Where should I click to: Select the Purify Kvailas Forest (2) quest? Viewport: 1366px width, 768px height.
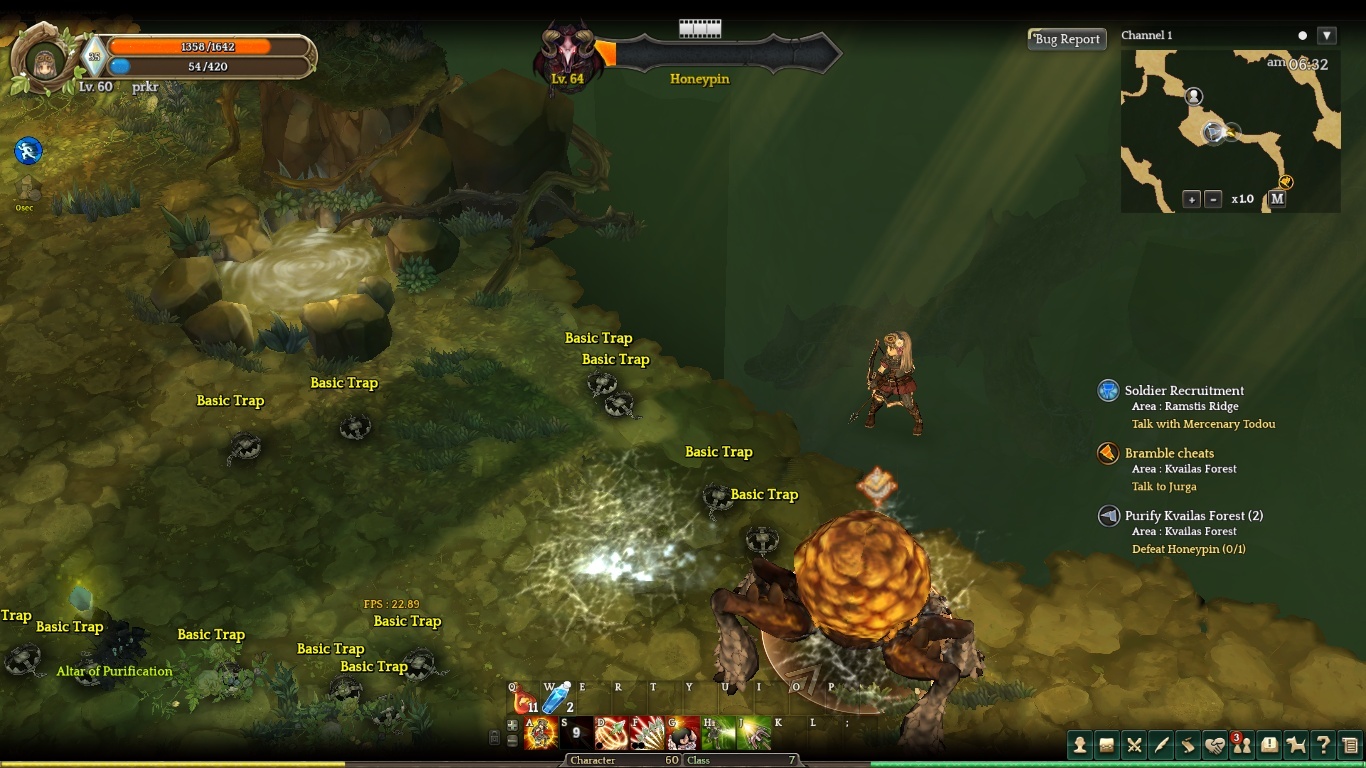pos(1193,516)
